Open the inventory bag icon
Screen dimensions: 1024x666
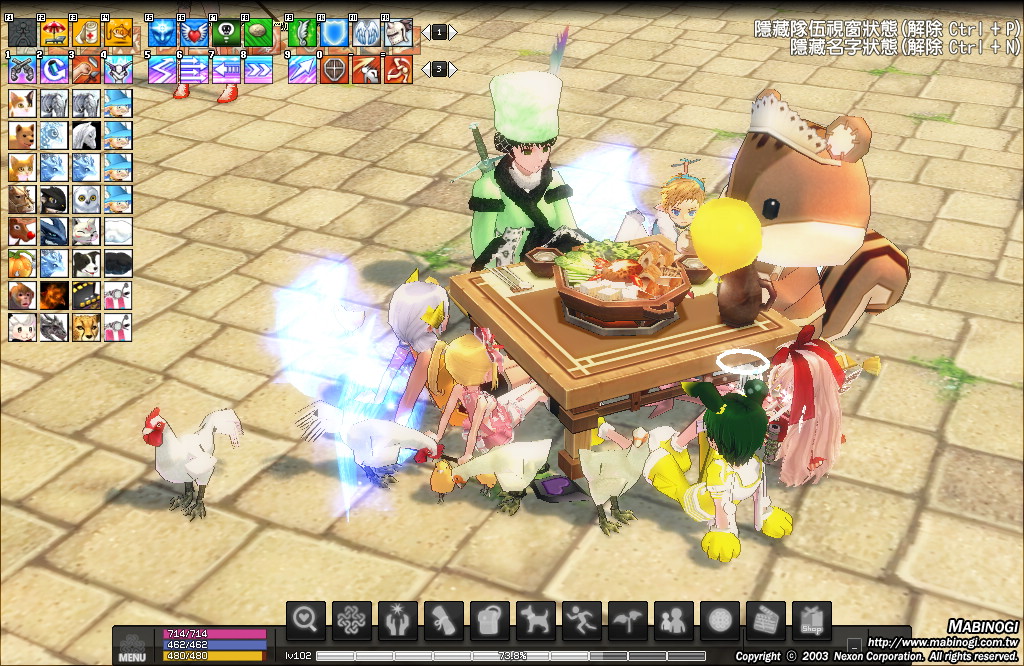490,621
